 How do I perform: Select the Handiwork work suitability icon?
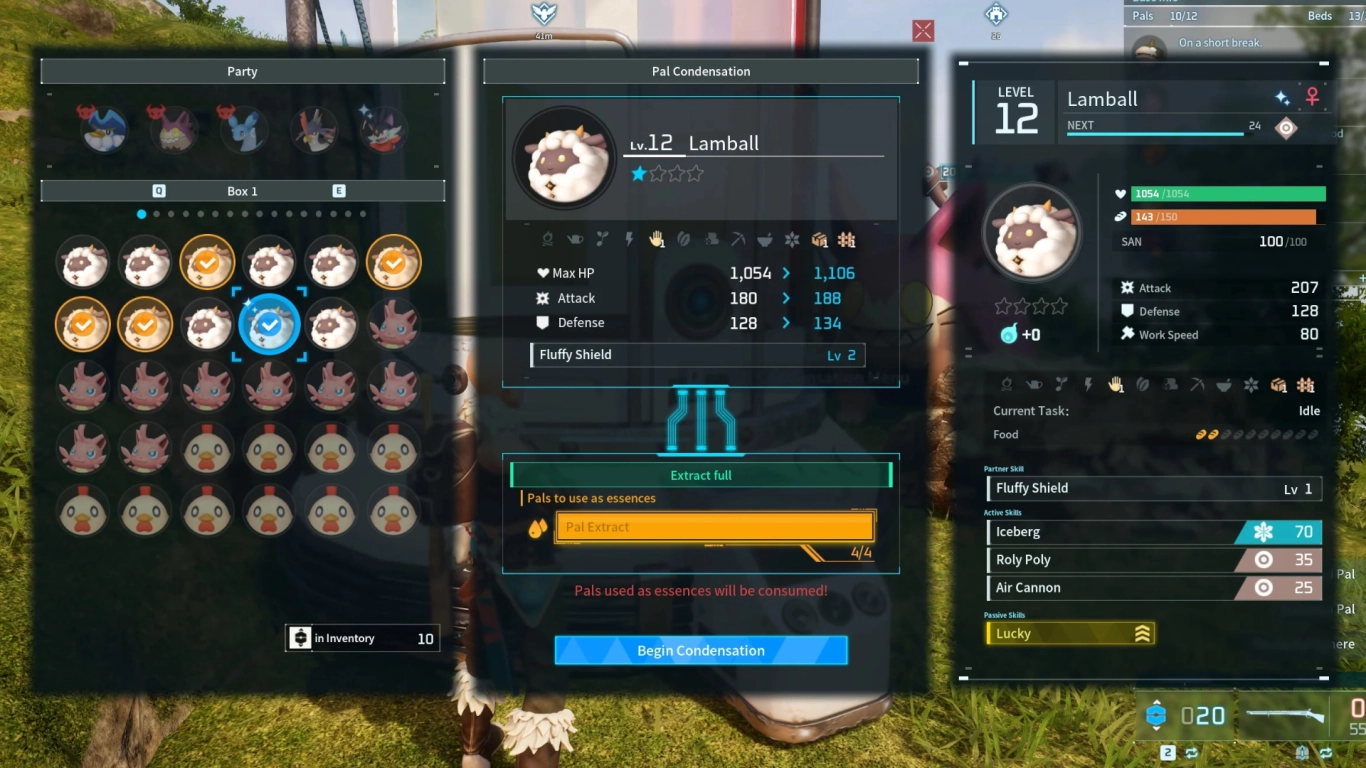click(x=656, y=239)
